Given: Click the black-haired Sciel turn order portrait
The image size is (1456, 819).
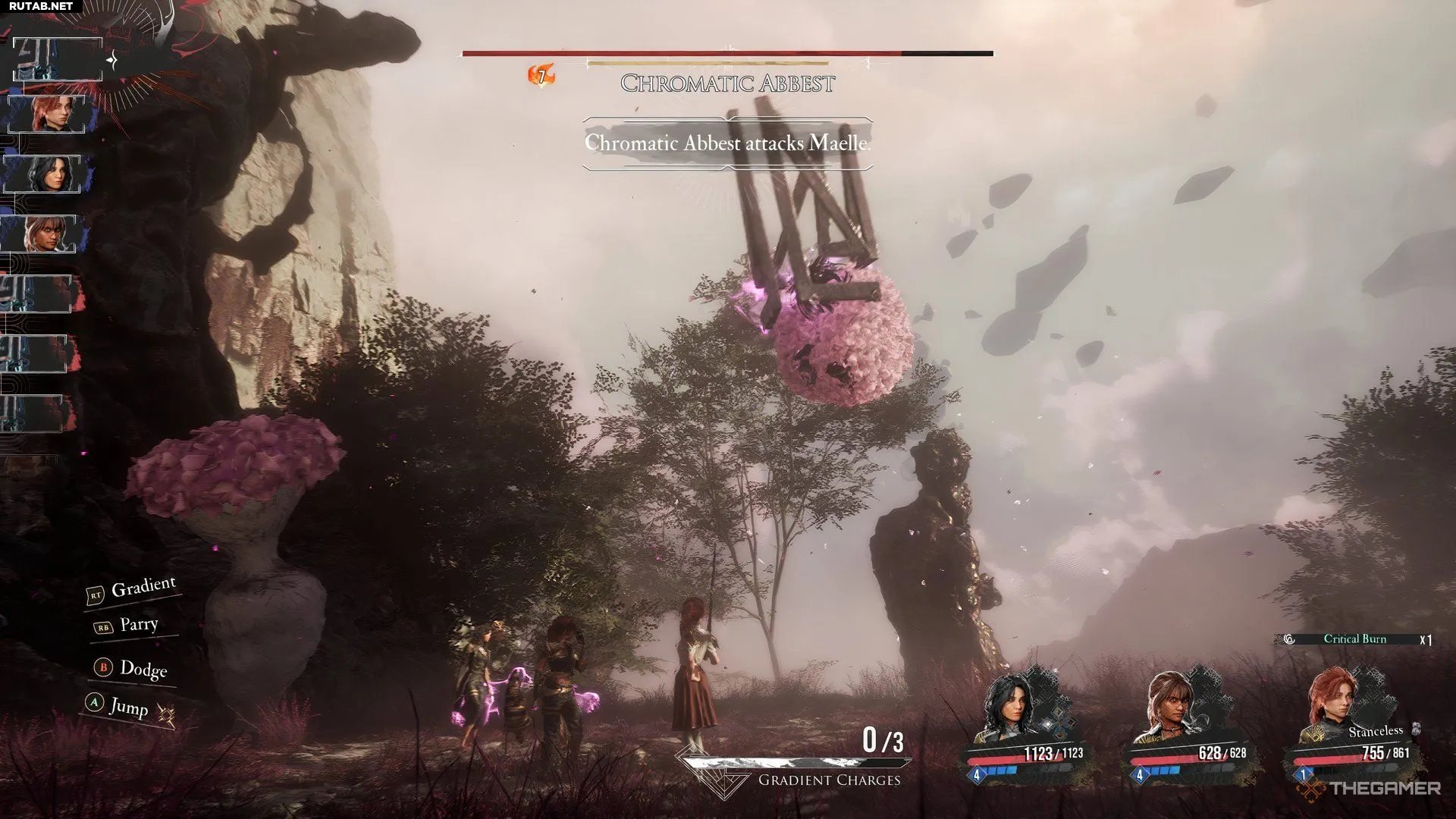Looking at the screenshot, I should point(47,174).
